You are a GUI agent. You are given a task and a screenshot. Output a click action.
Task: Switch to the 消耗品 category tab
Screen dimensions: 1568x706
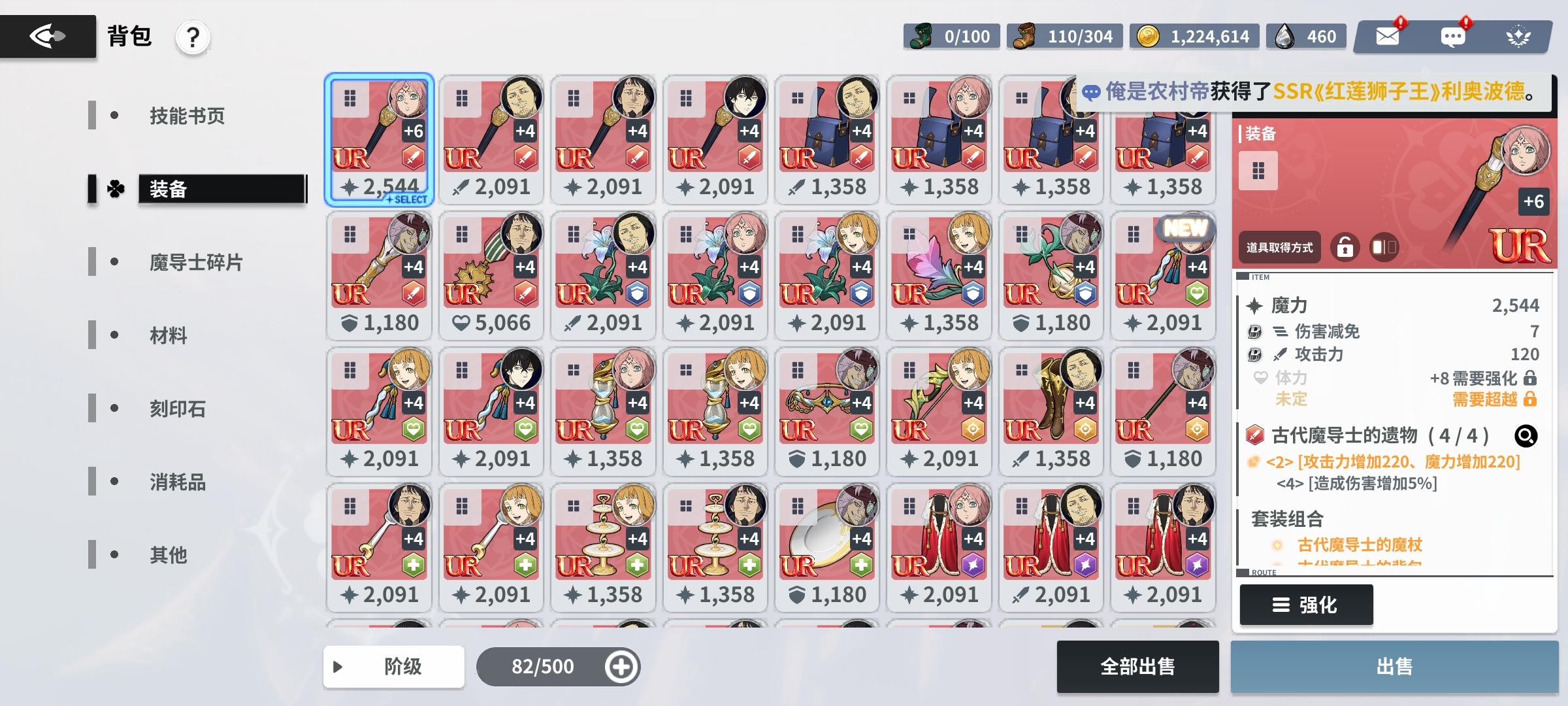point(176,482)
